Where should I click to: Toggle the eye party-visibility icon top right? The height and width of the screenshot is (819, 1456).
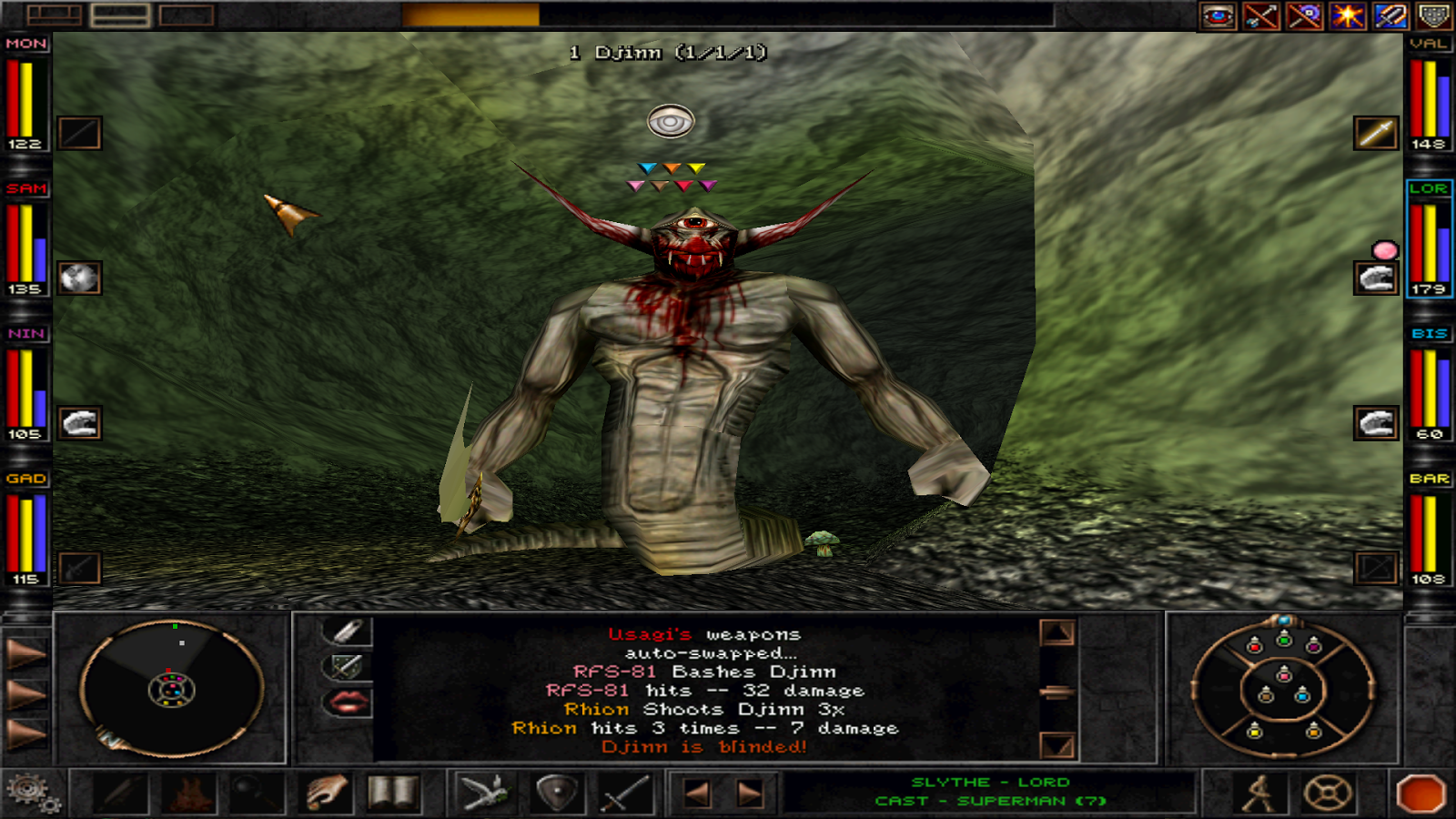coord(1216,15)
